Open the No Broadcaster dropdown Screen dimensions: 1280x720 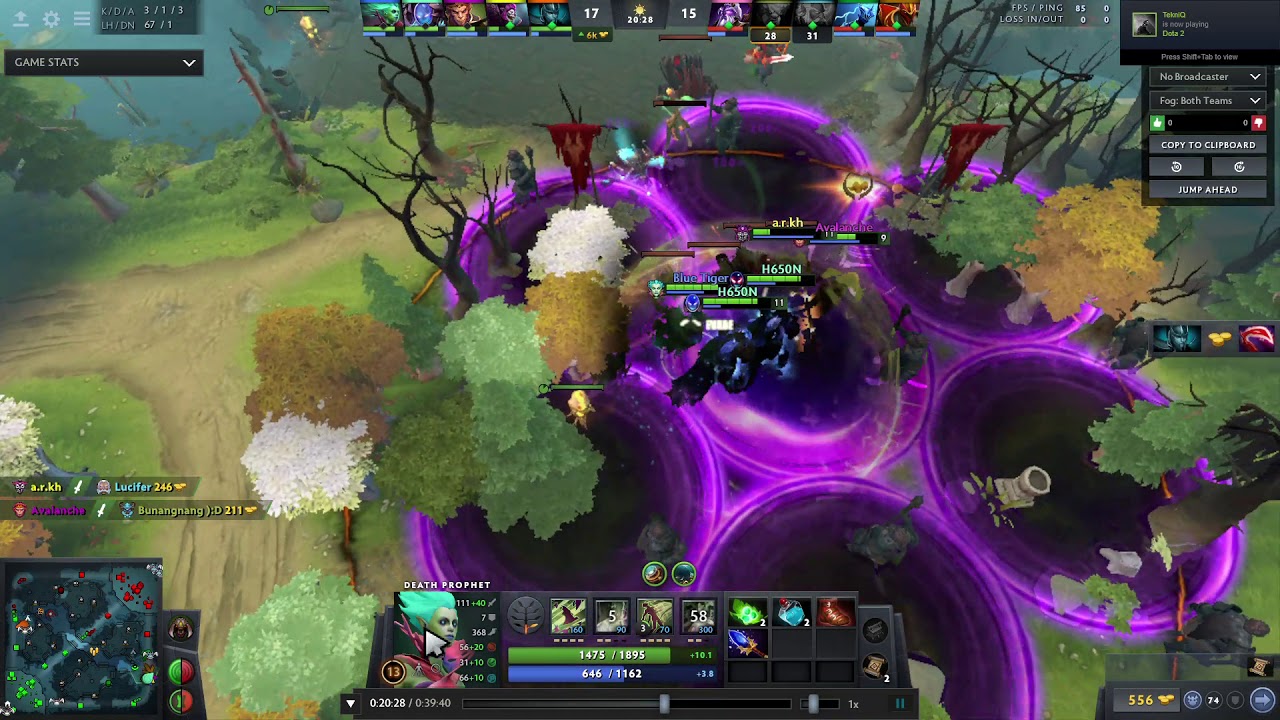pos(1208,76)
